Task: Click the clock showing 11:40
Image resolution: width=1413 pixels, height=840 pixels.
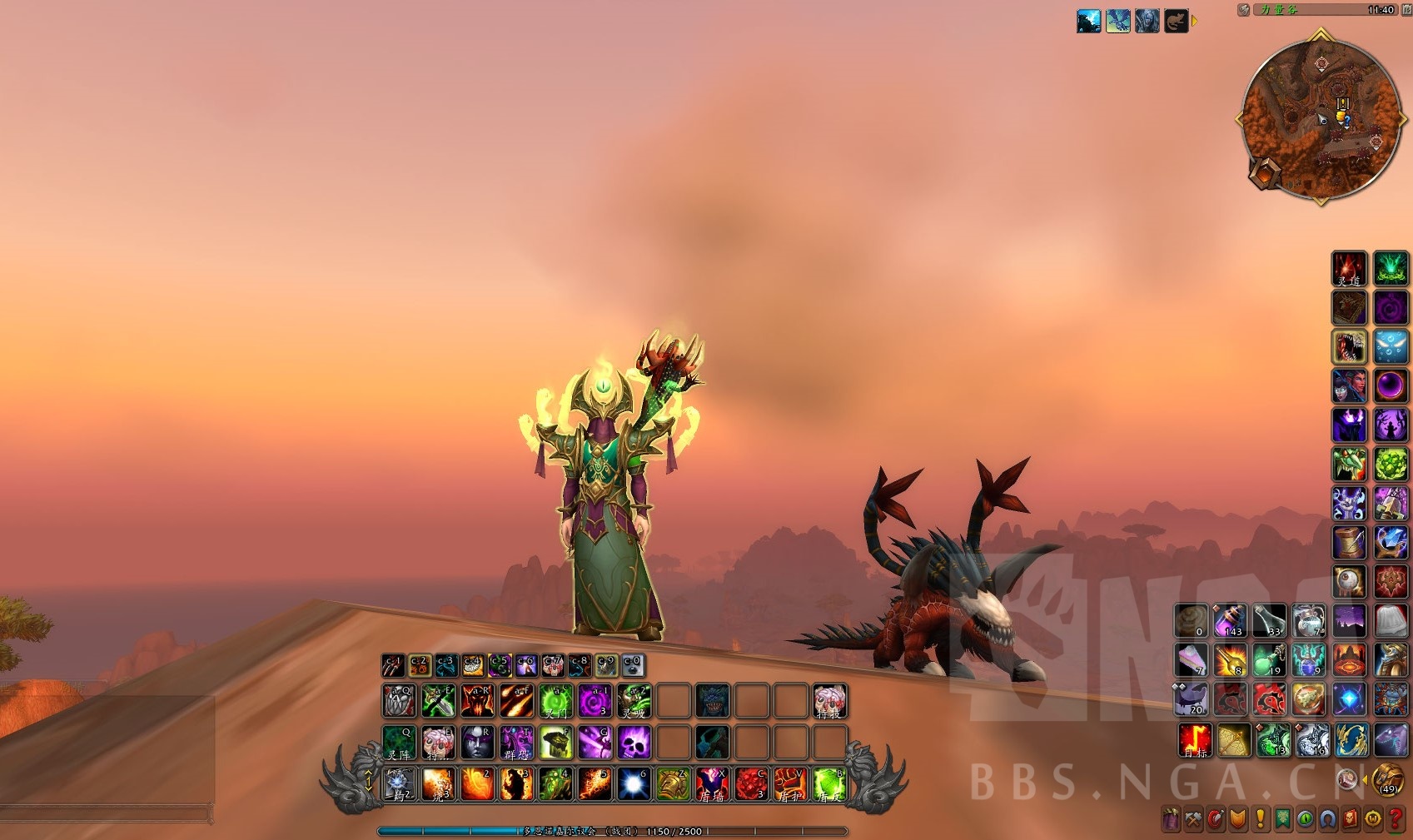Action: pos(1382,10)
